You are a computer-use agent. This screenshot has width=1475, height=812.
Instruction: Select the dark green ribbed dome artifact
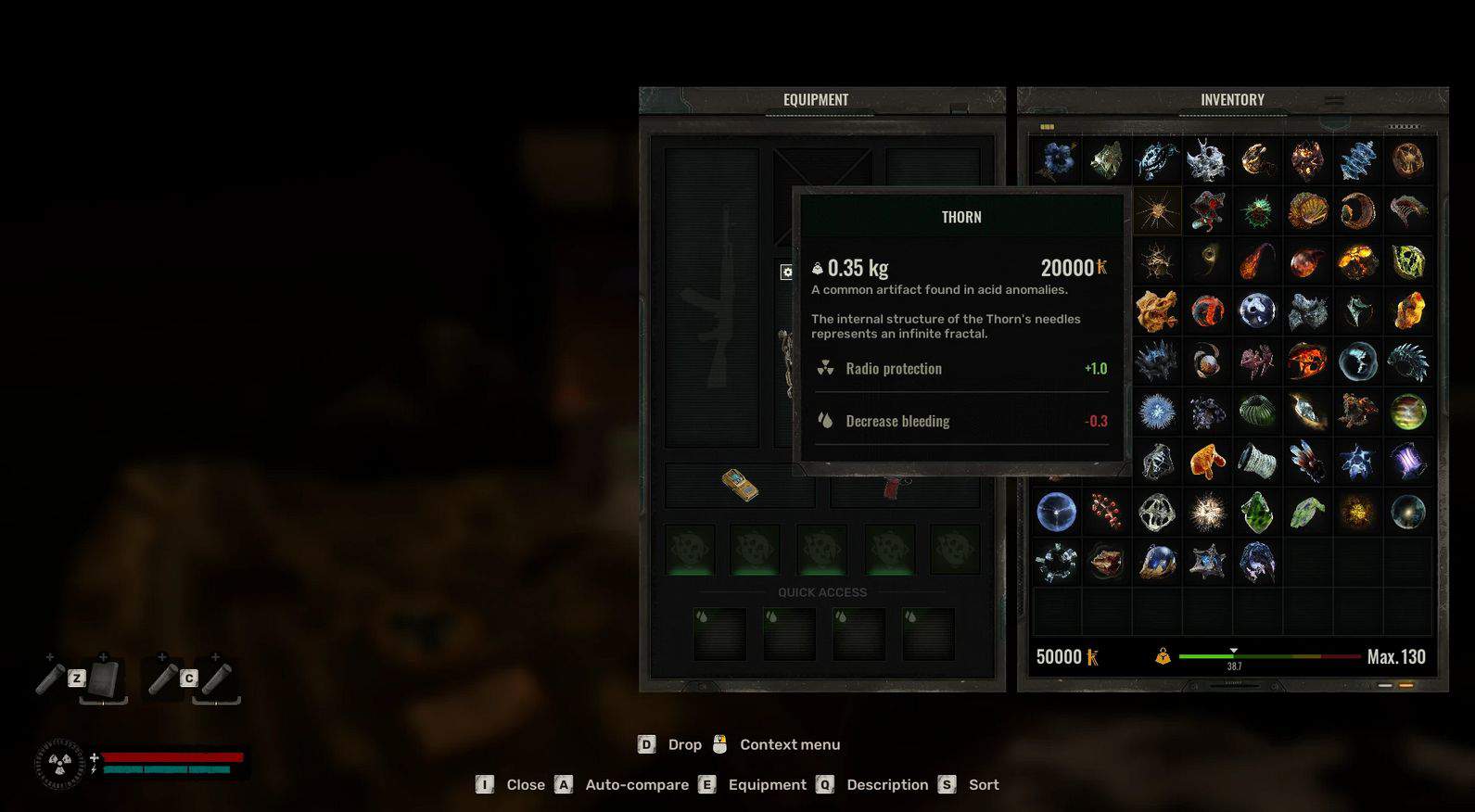tap(1257, 412)
